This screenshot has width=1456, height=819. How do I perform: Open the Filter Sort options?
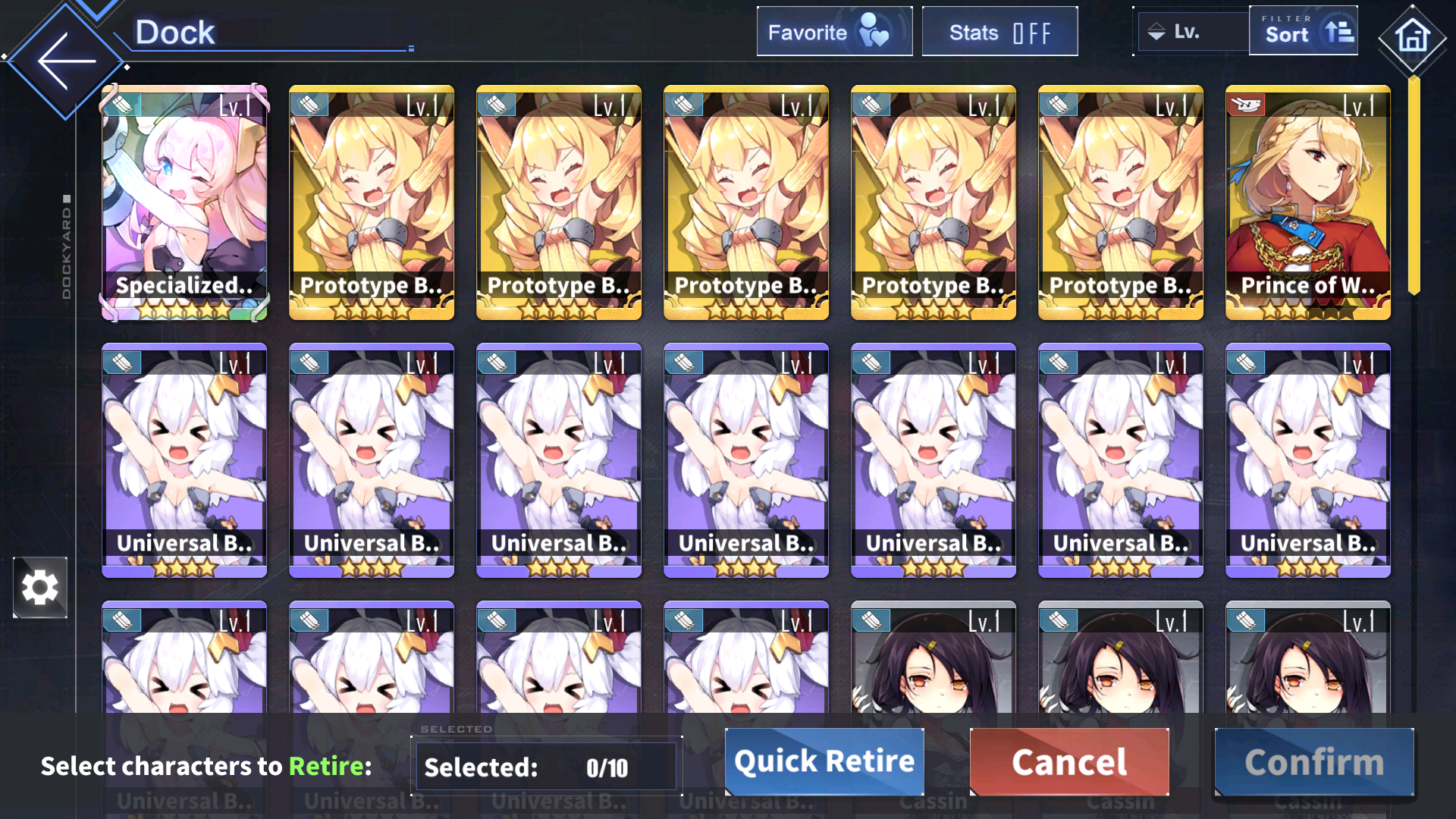click(x=1304, y=32)
